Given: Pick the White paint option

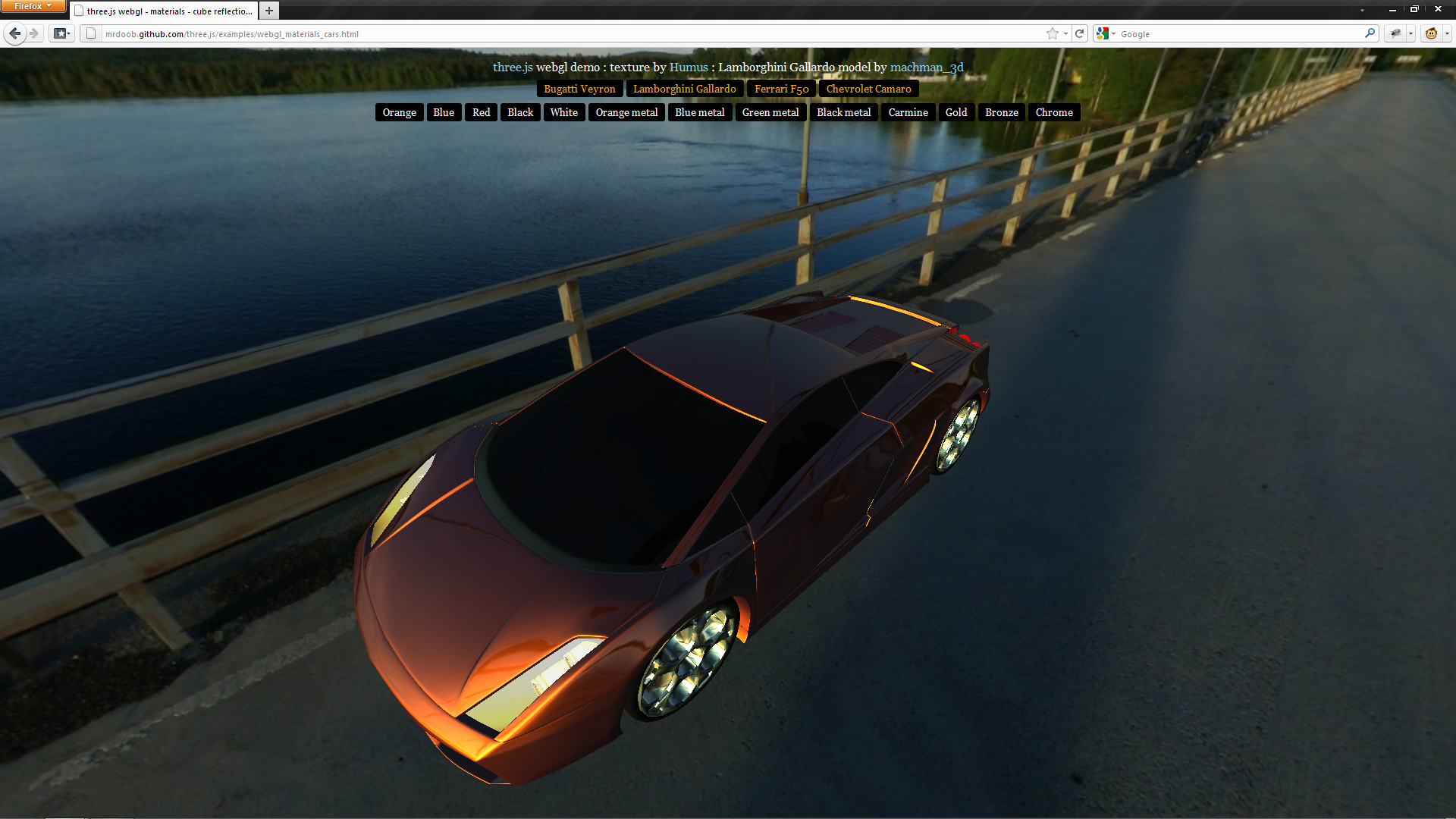Looking at the screenshot, I should coord(563,112).
